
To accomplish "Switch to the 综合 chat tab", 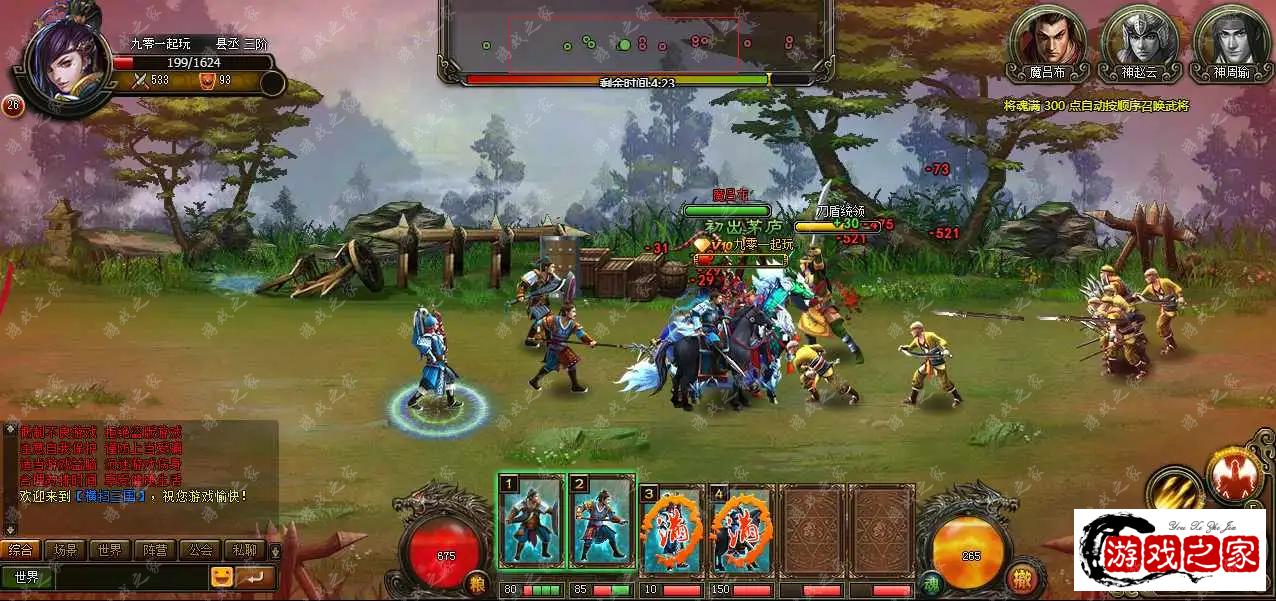I will coord(20,549).
